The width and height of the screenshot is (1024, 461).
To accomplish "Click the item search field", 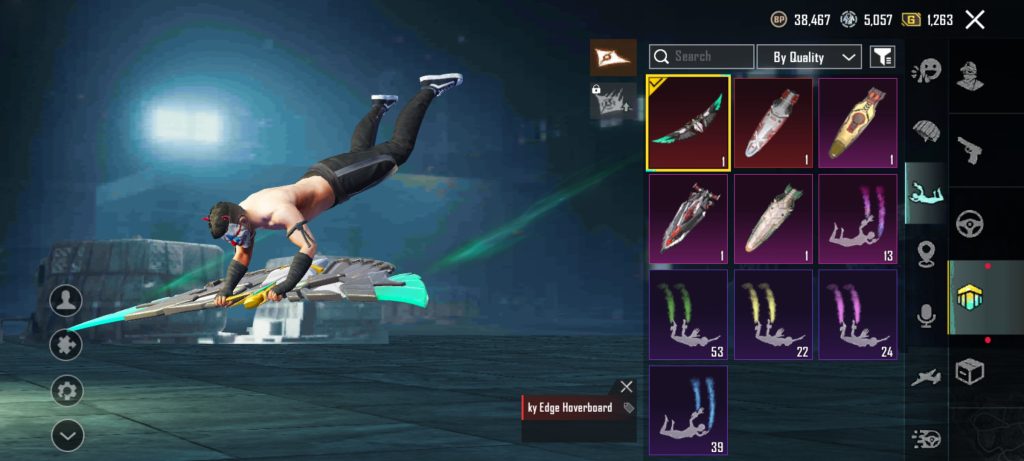I will [x=702, y=57].
